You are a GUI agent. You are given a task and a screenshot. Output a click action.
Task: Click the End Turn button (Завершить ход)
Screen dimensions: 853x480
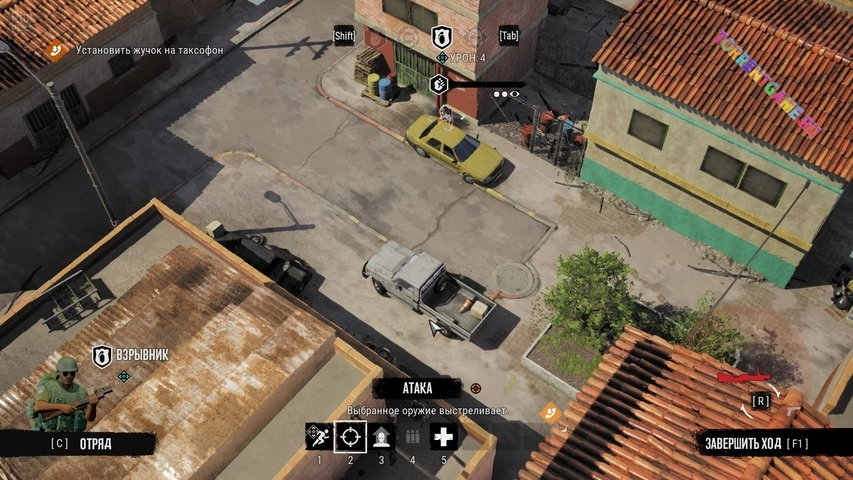[x=754, y=443]
